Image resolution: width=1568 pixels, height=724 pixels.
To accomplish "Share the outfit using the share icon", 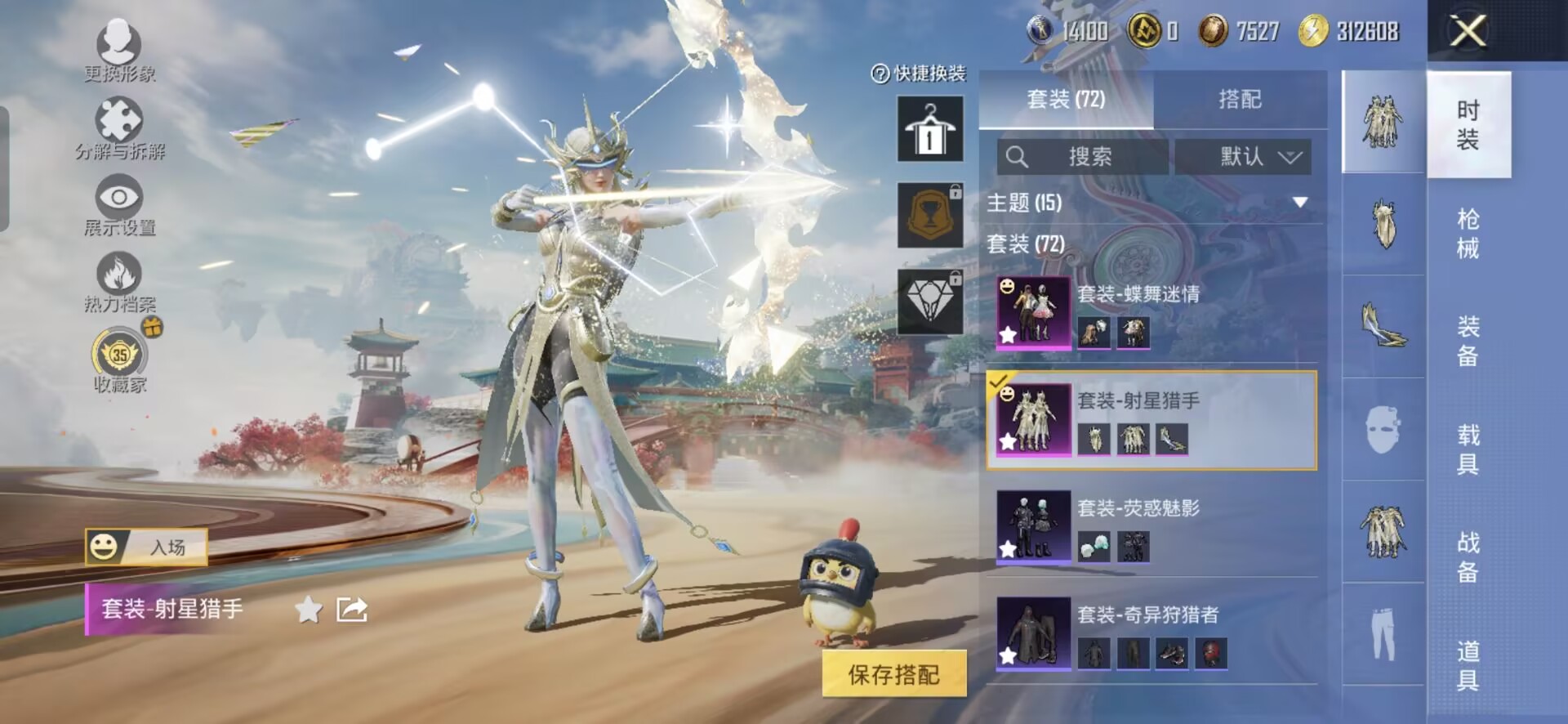I will pos(352,610).
